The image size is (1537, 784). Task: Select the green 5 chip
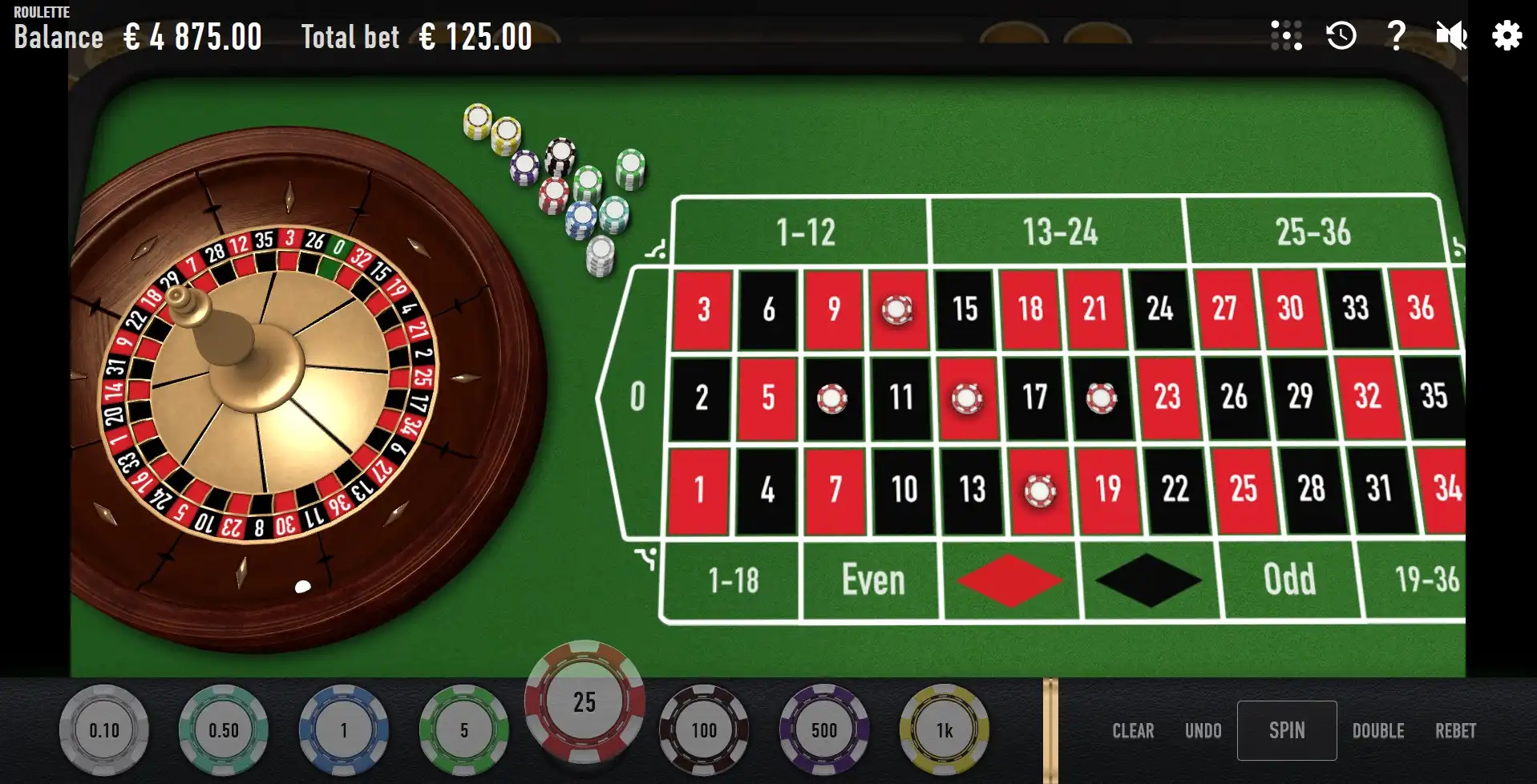463,730
